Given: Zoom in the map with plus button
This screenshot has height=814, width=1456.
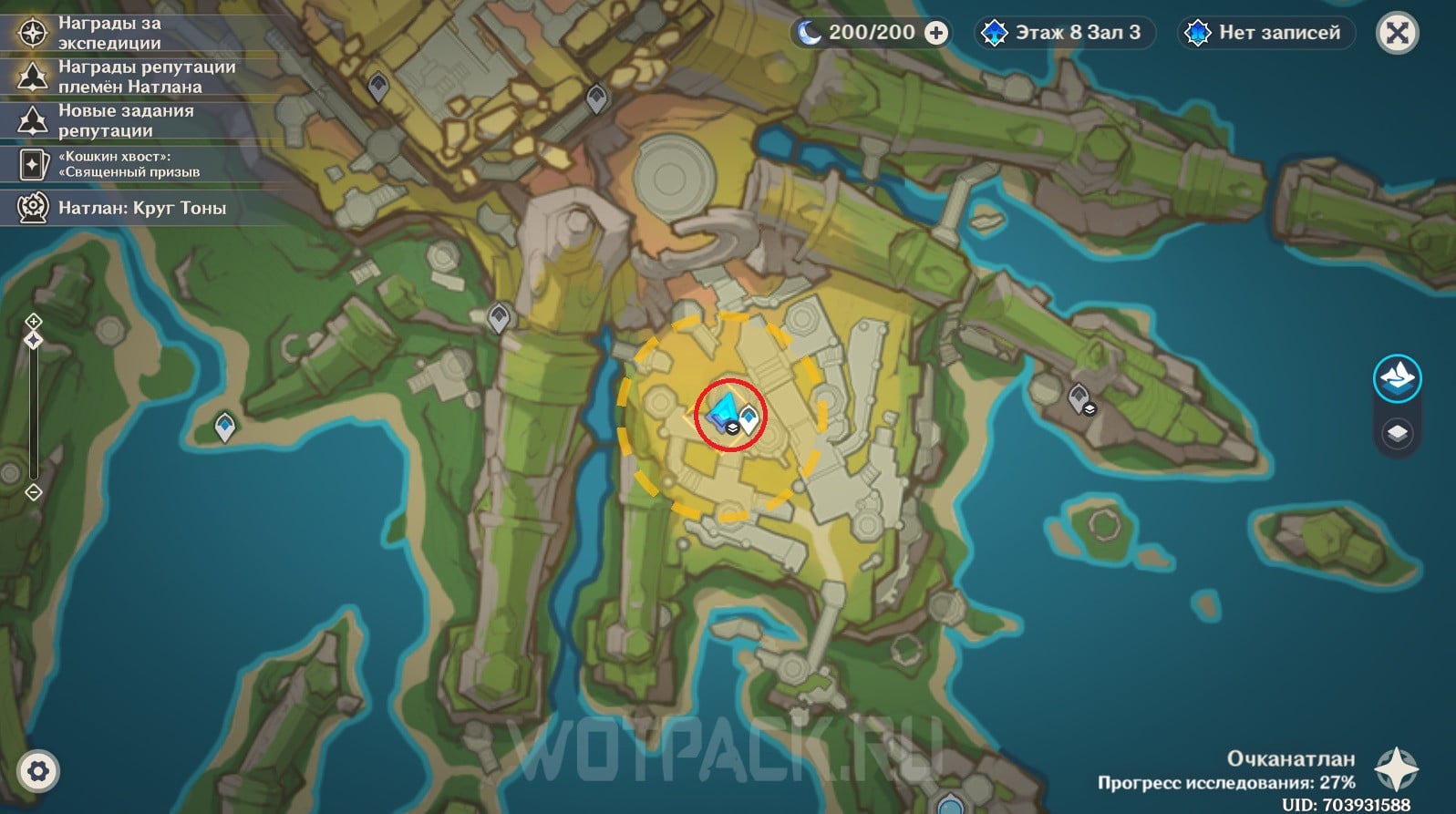Looking at the screenshot, I should [x=34, y=321].
